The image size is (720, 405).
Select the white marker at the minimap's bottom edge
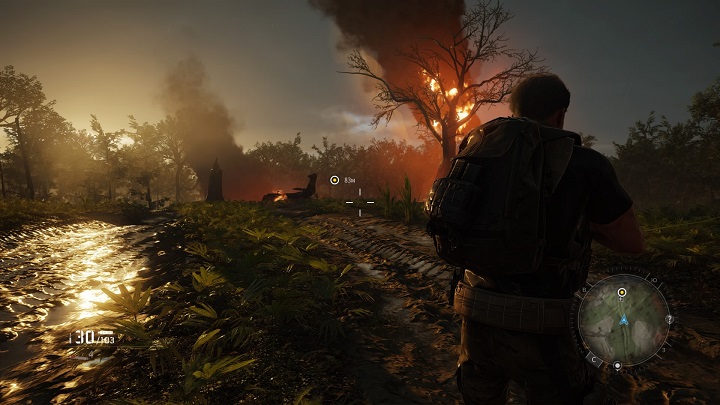tap(617, 366)
